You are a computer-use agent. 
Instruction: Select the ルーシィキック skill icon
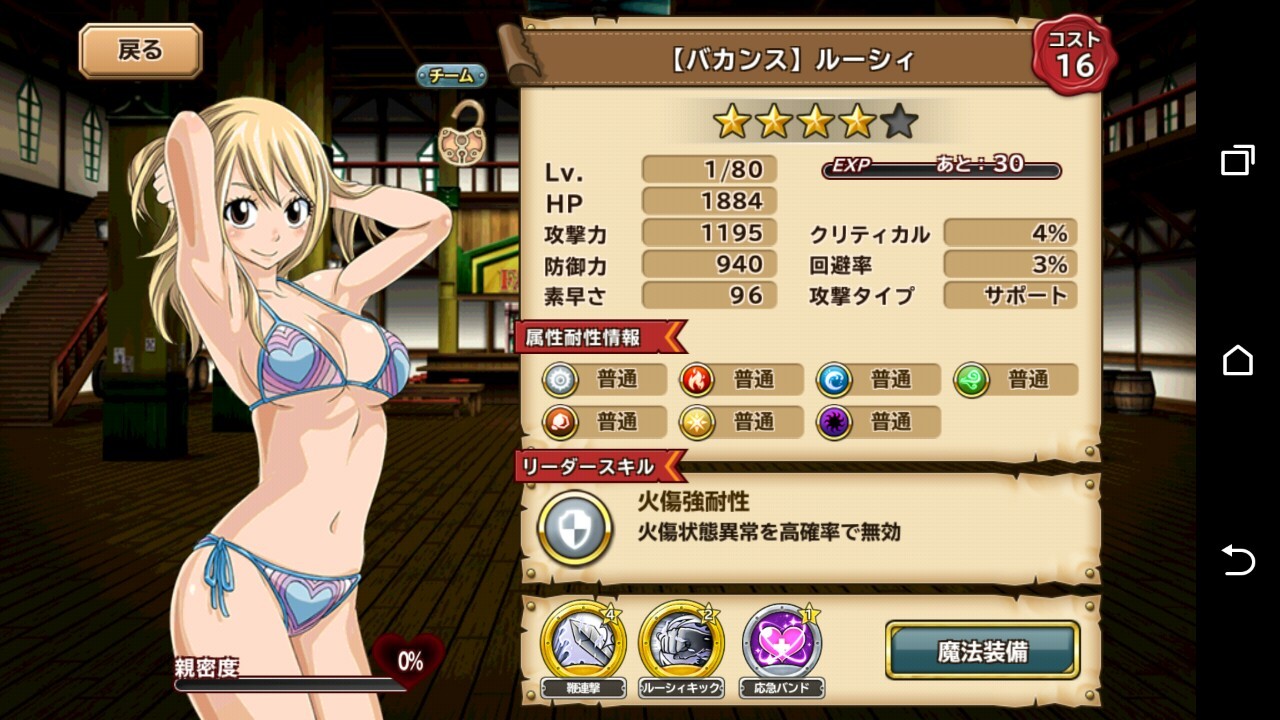(x=681, y=641)
